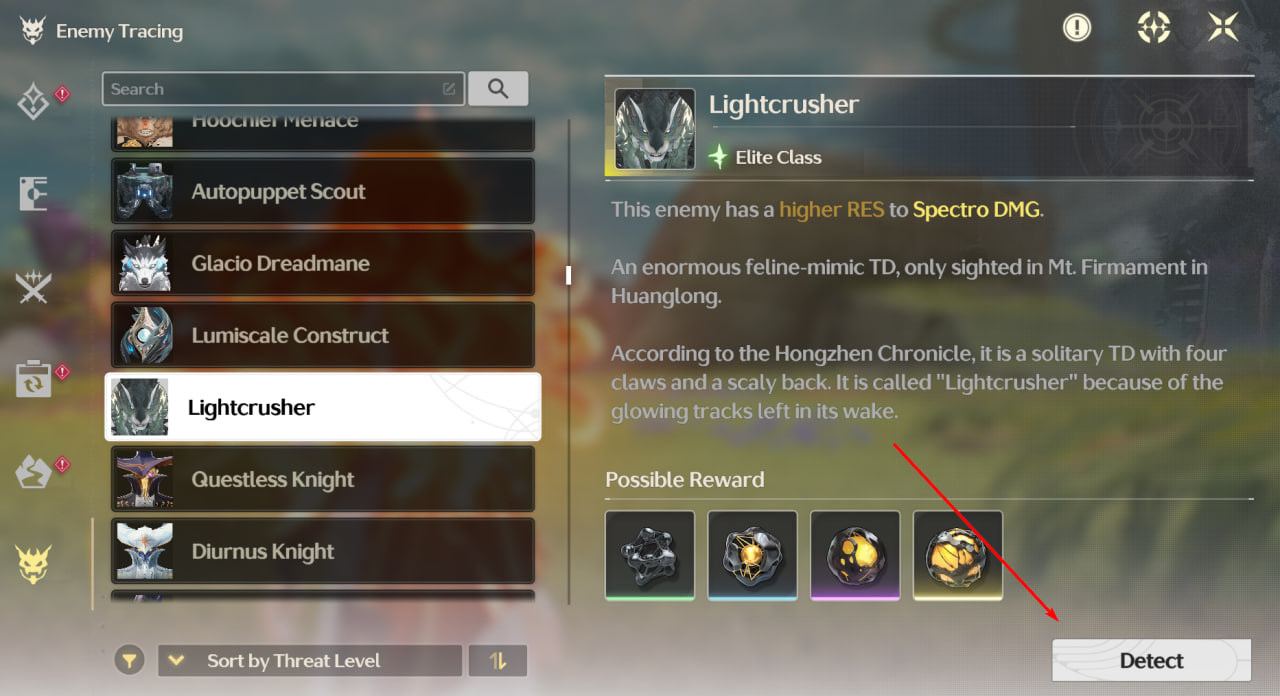Select the yellow demon mask side tab

[x=33, y=565]
